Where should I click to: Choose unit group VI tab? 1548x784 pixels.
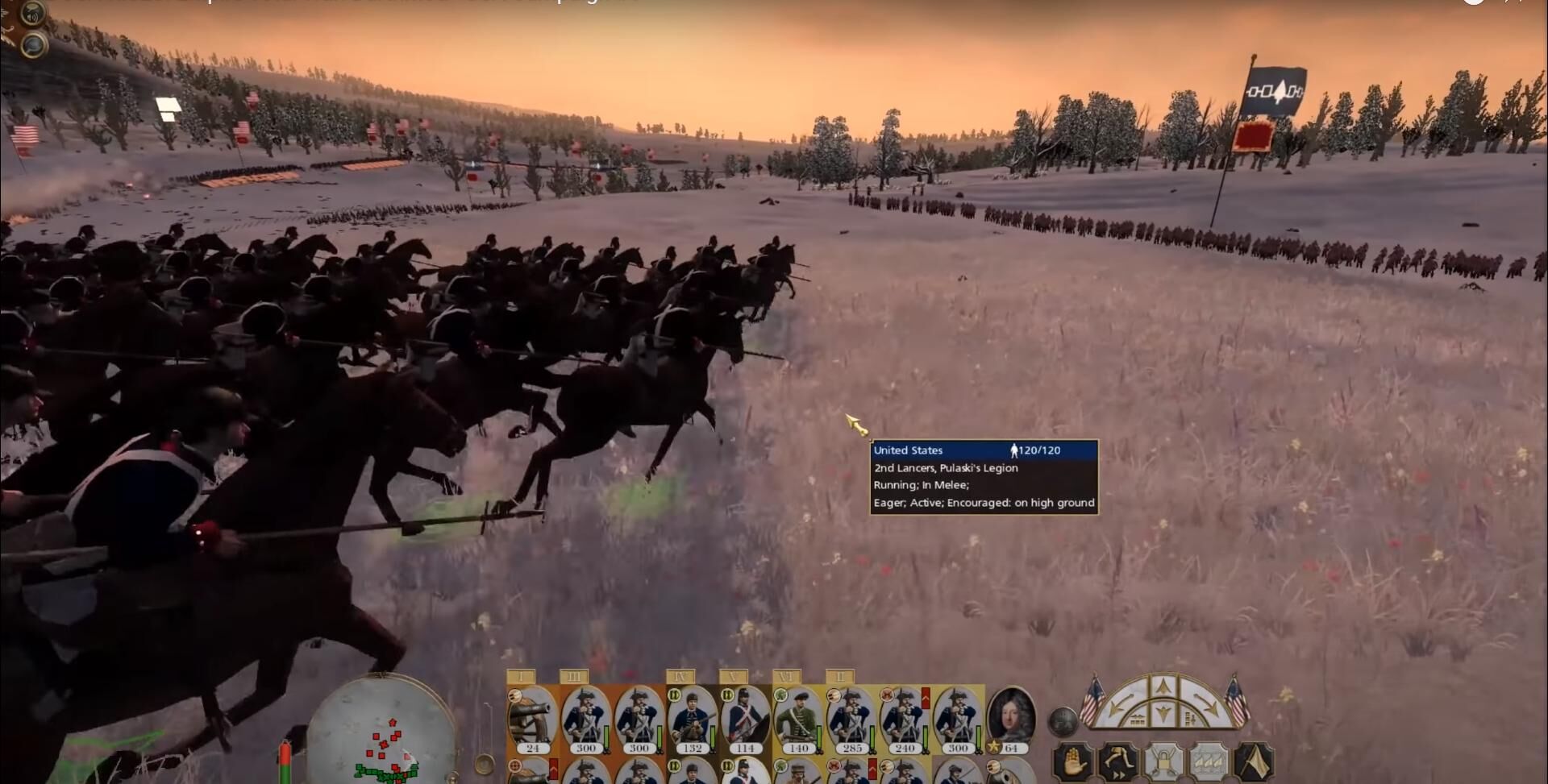[x=787, y=677]
